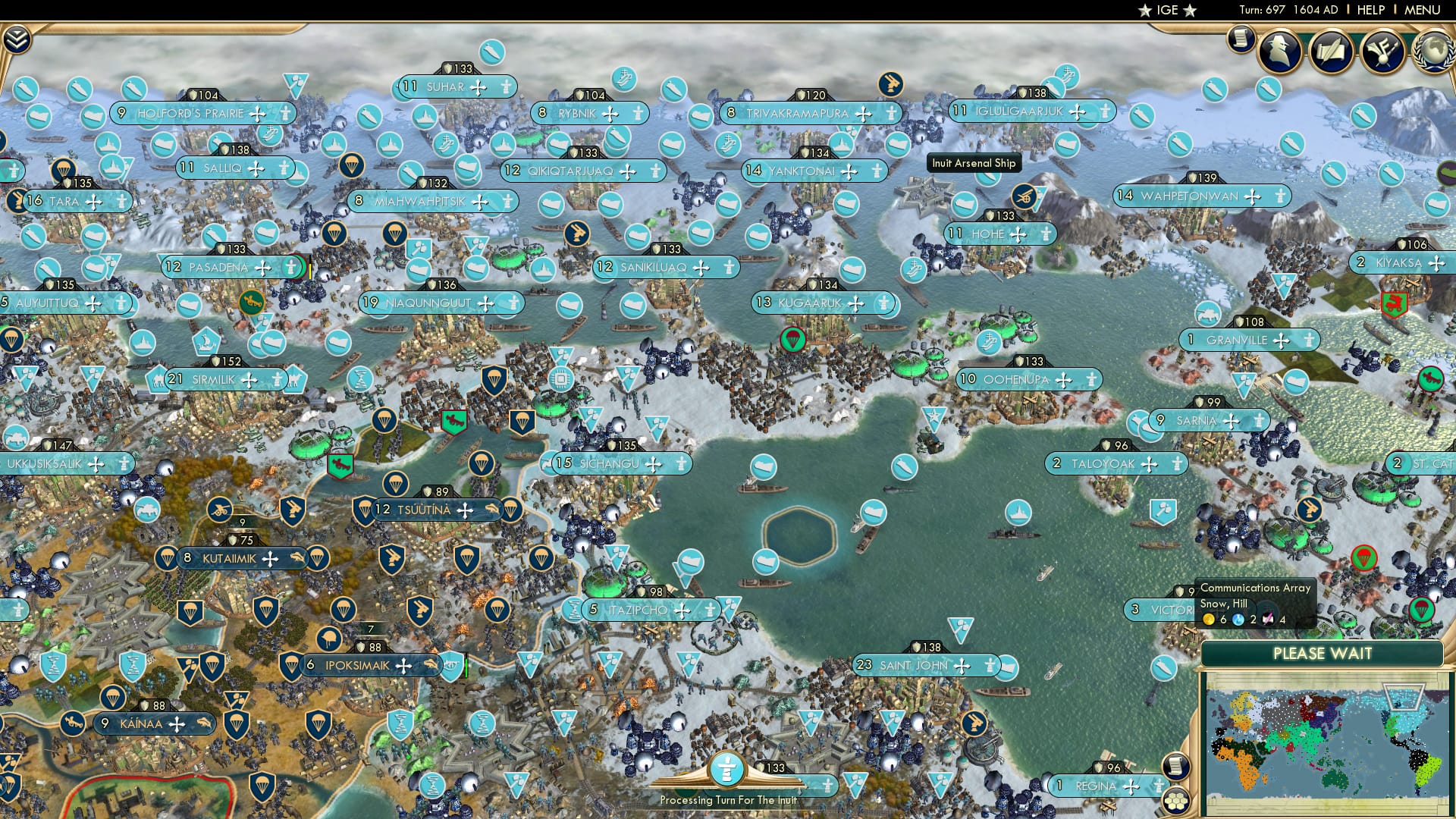Screen dimensions: 1456x819
Task: Select the Kugaaruk city banner
Action: click(x=810, y=303)
